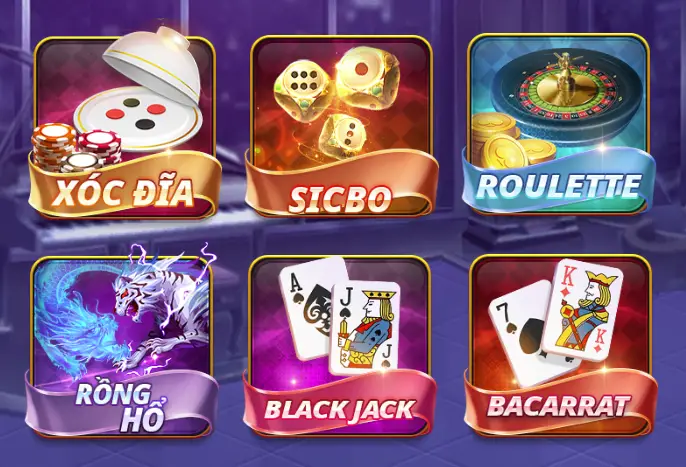Choose the Rồng Hổ game
Image resolution: width=686 pixels, height=467 pixels.
pos(124,343)
